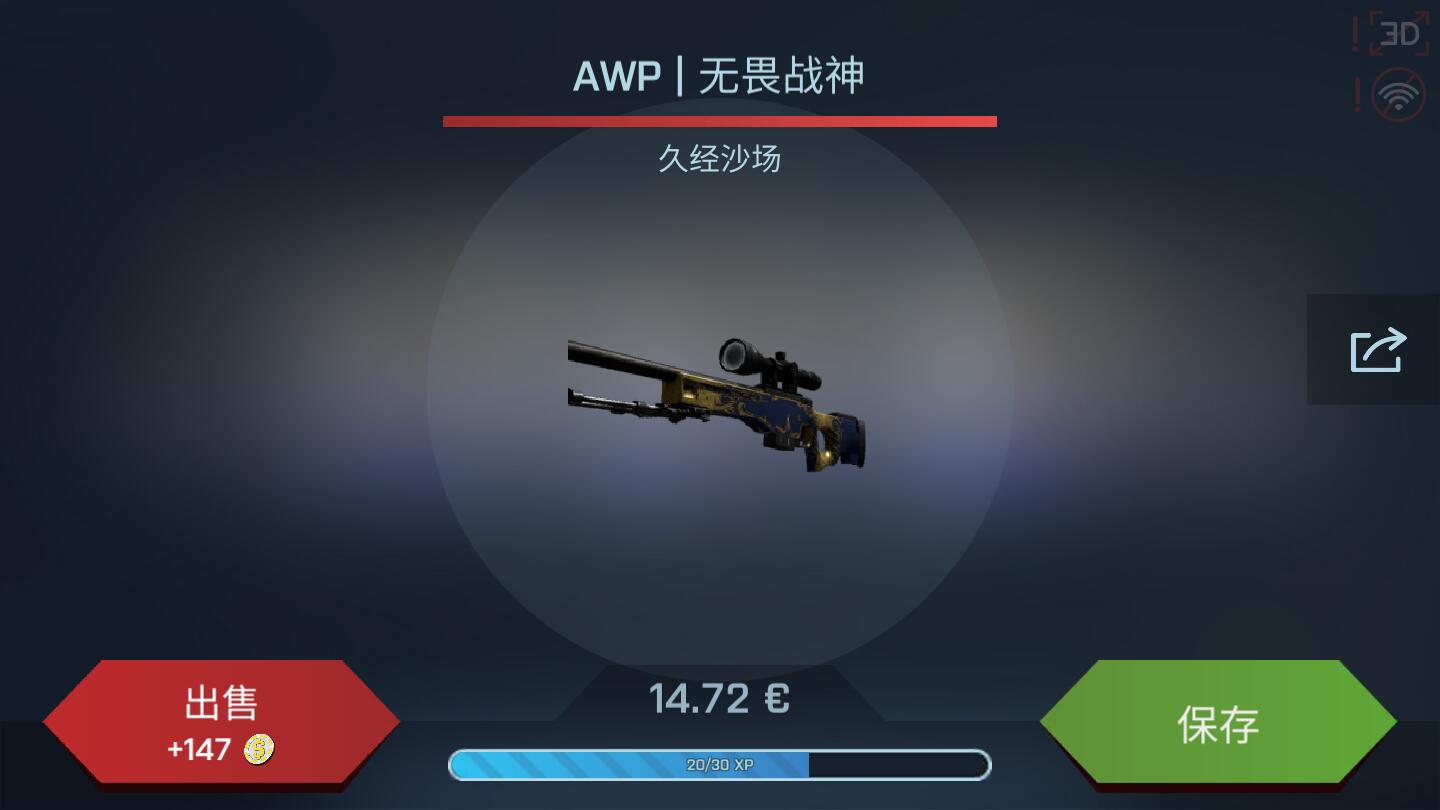Expand the price 14.72 € details
The image size is (1440, 810).
[x=720, y=697]
